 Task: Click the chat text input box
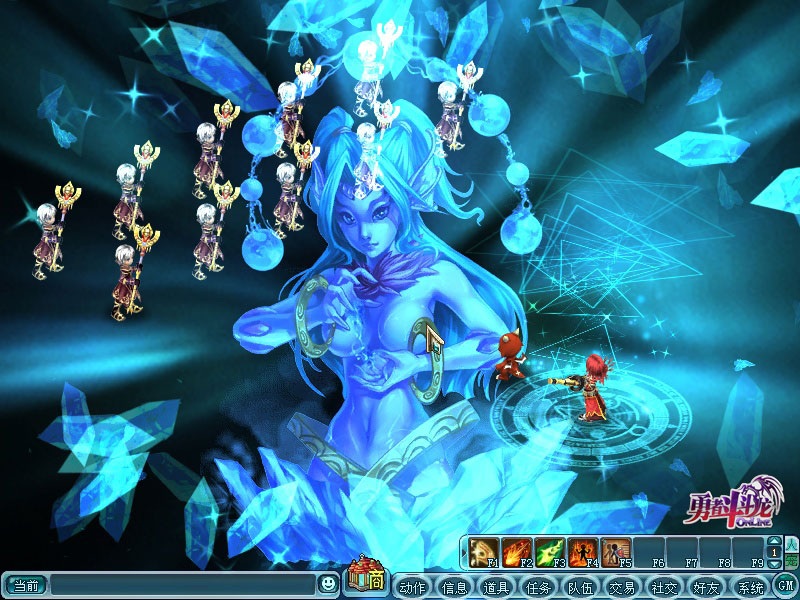click(x=182, y=585)
